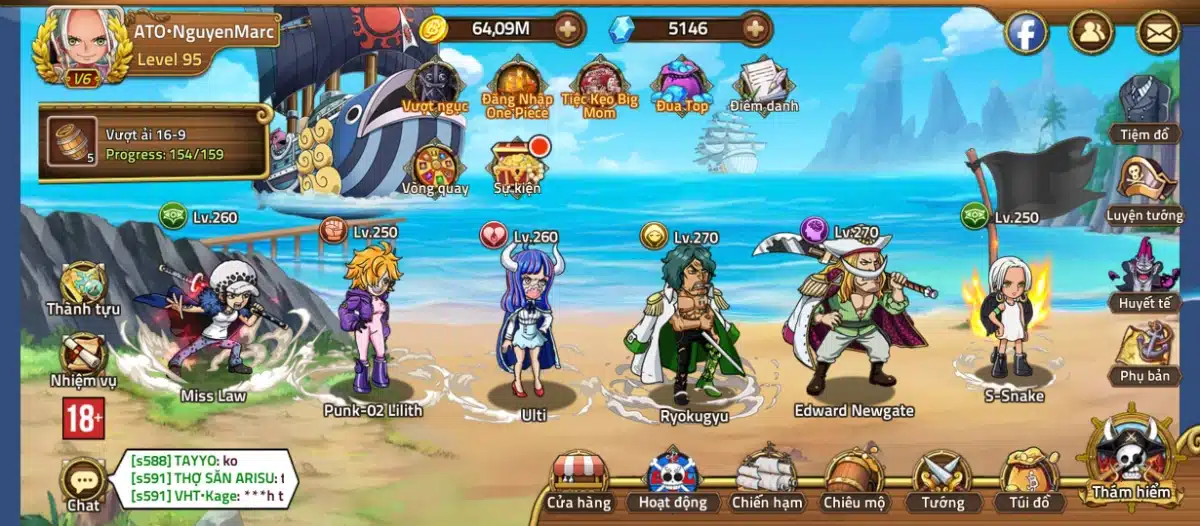Open the friends list icon

tap(1092, 33)
